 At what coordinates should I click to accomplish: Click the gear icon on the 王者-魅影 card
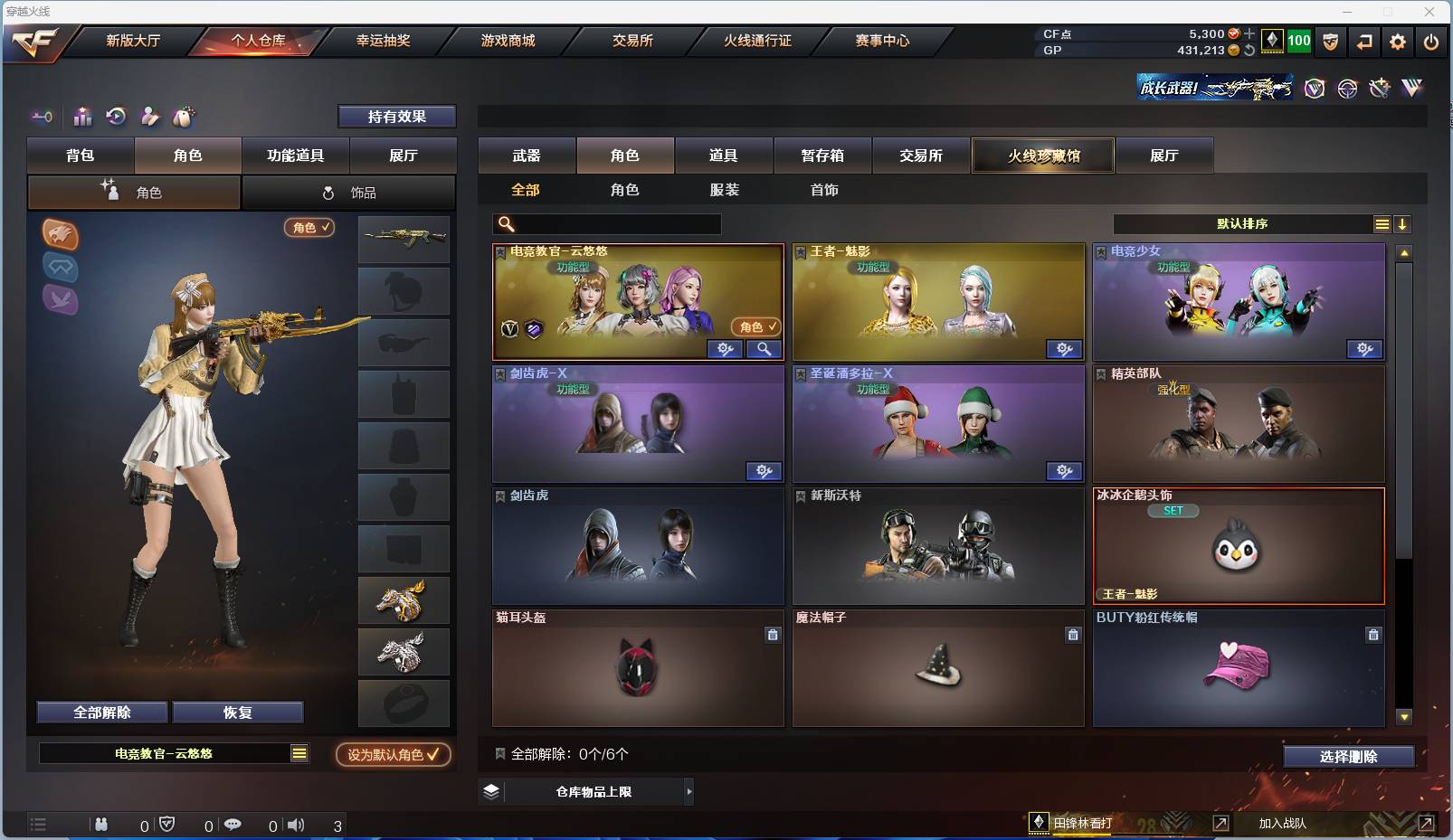[1066, 348]
